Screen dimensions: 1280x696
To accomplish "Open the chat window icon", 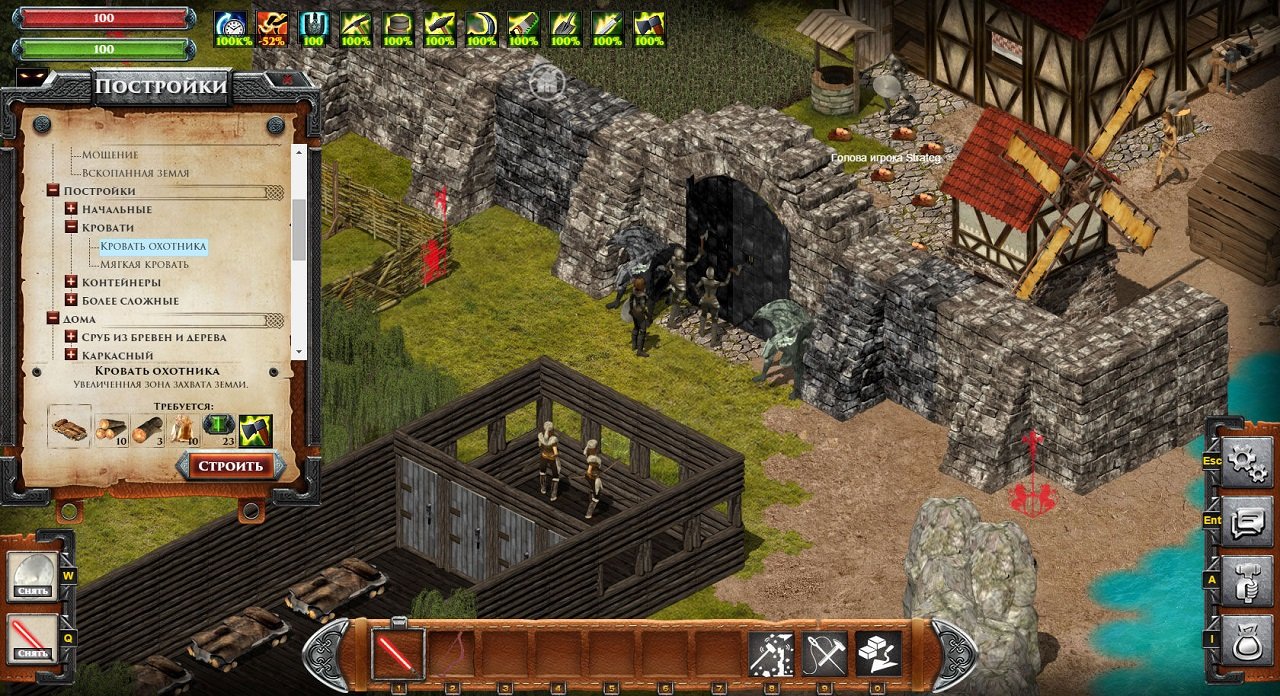I will pos(1246,522).
